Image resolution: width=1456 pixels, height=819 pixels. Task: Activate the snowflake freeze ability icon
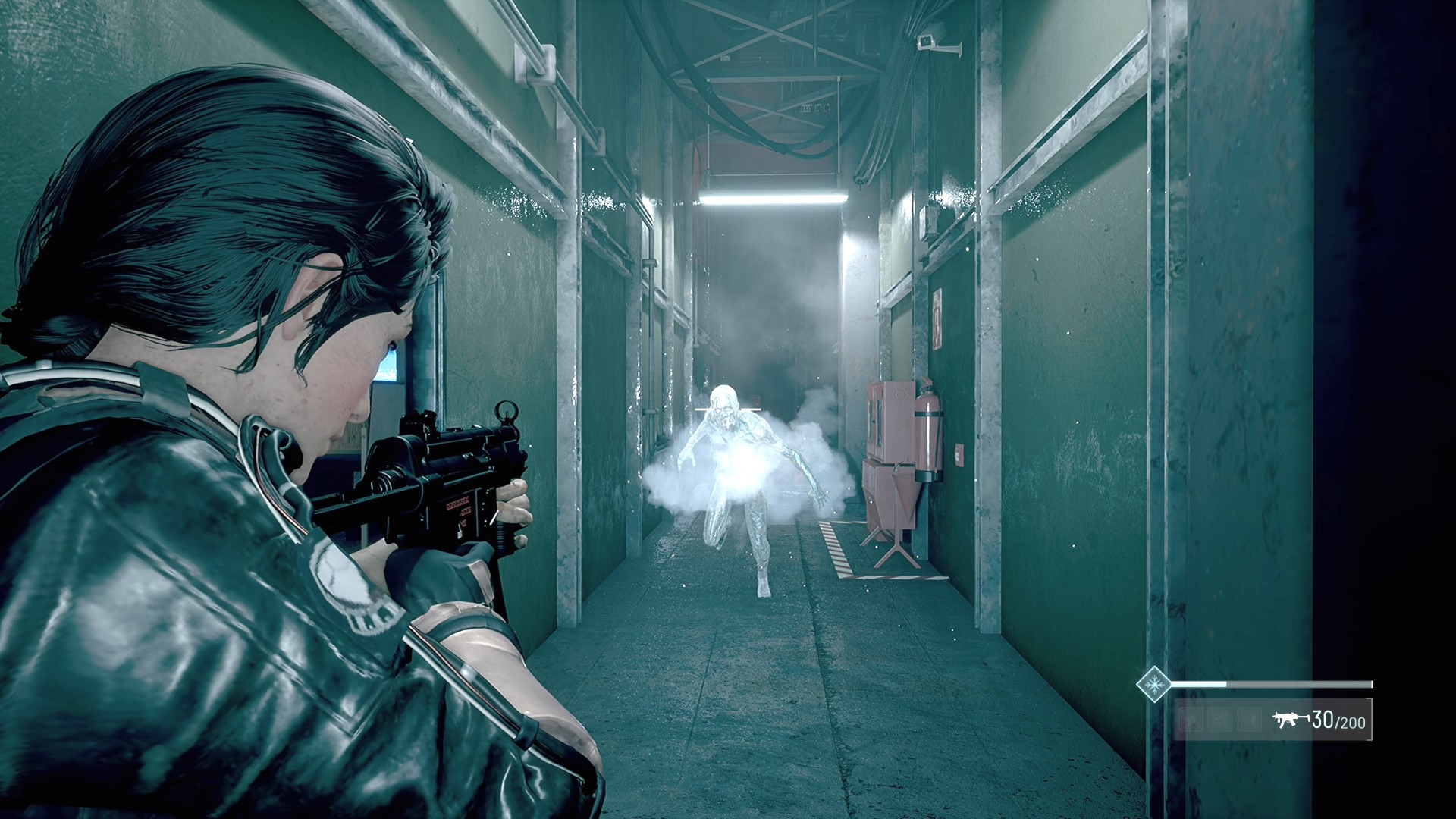[1154, 684]
